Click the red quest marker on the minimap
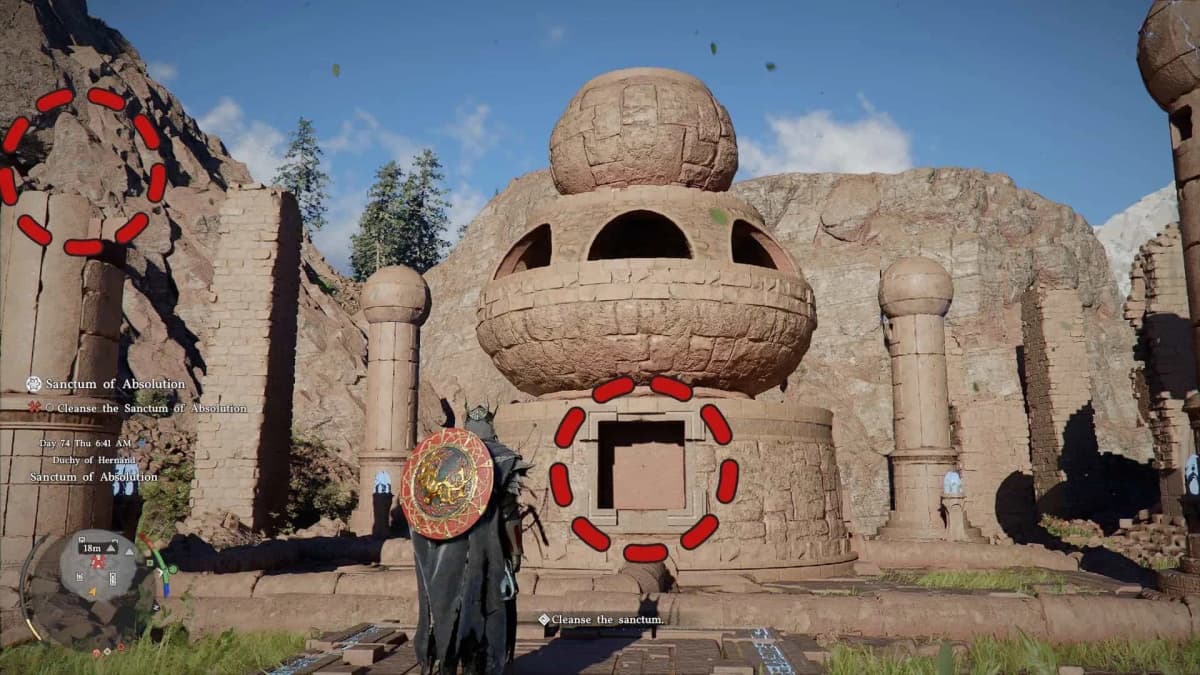The width and height of the screenshot is (1200, 675). point(98,562)
